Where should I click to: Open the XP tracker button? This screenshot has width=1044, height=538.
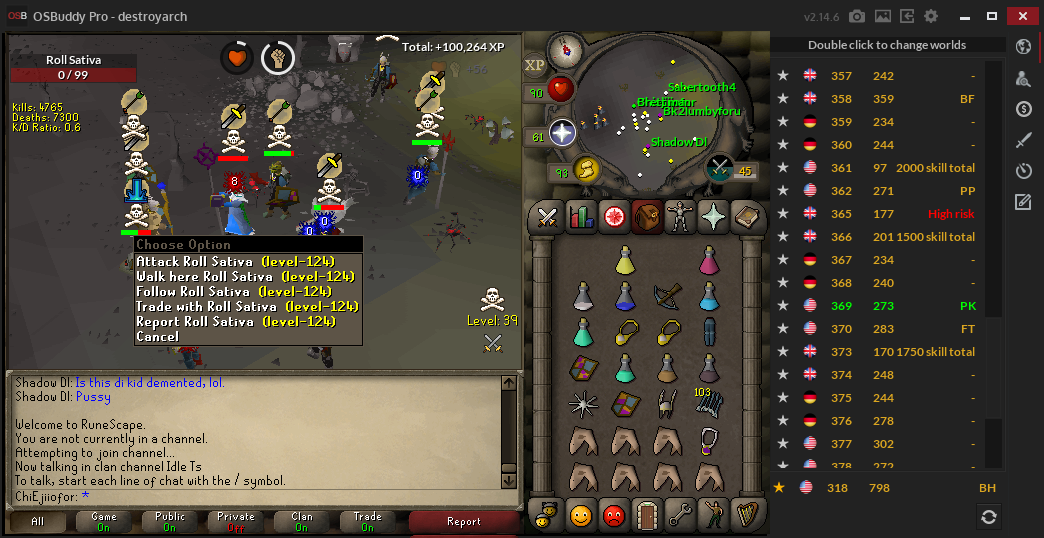pyautogui.click(x=535, y=65)
